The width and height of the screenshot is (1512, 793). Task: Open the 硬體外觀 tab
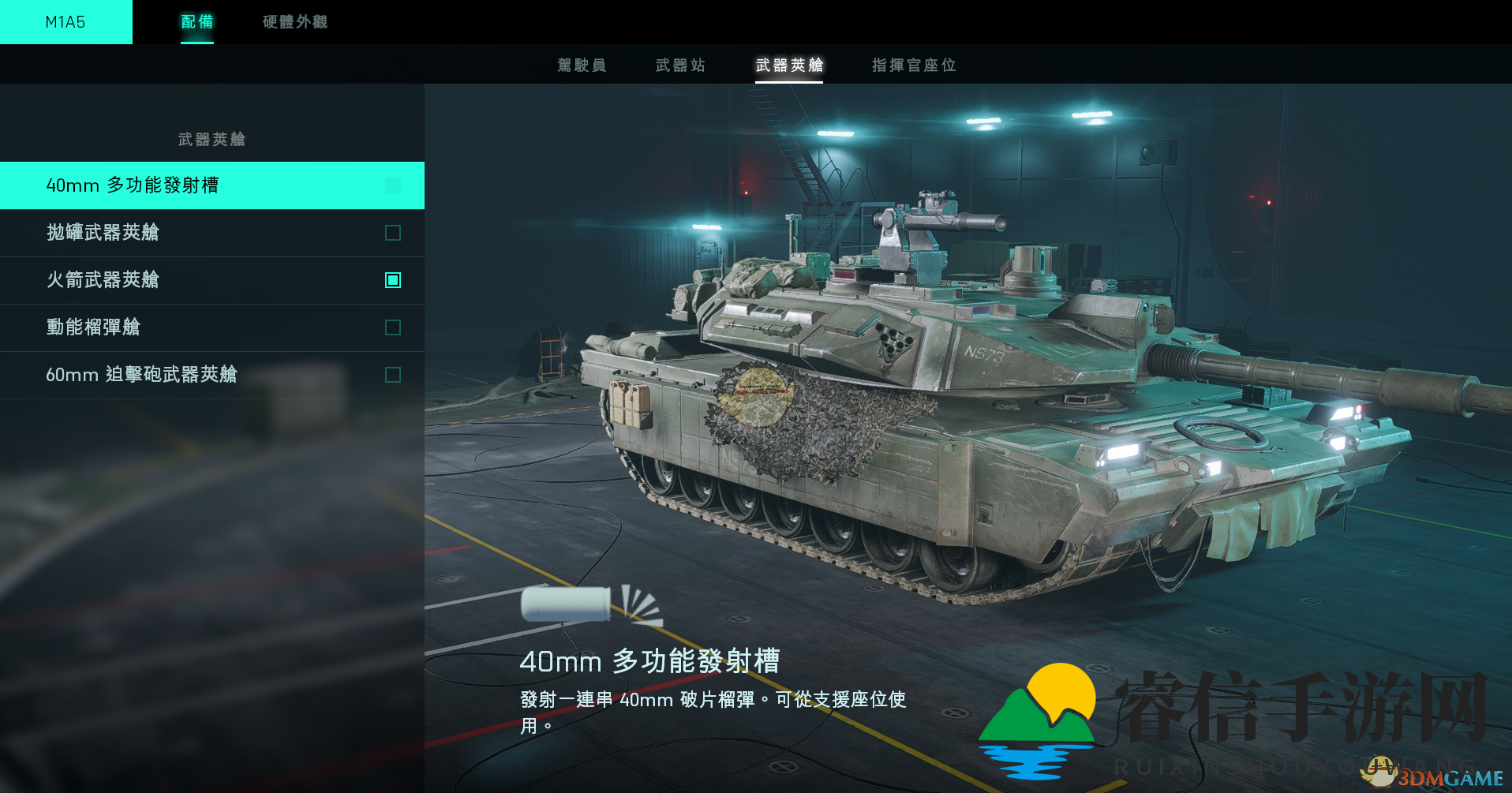coord(294,22)
